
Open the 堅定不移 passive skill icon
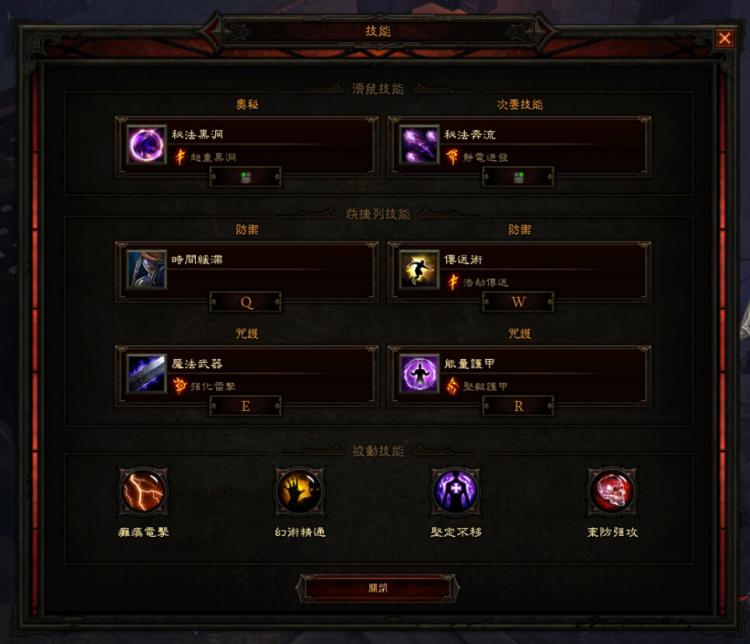455,491
